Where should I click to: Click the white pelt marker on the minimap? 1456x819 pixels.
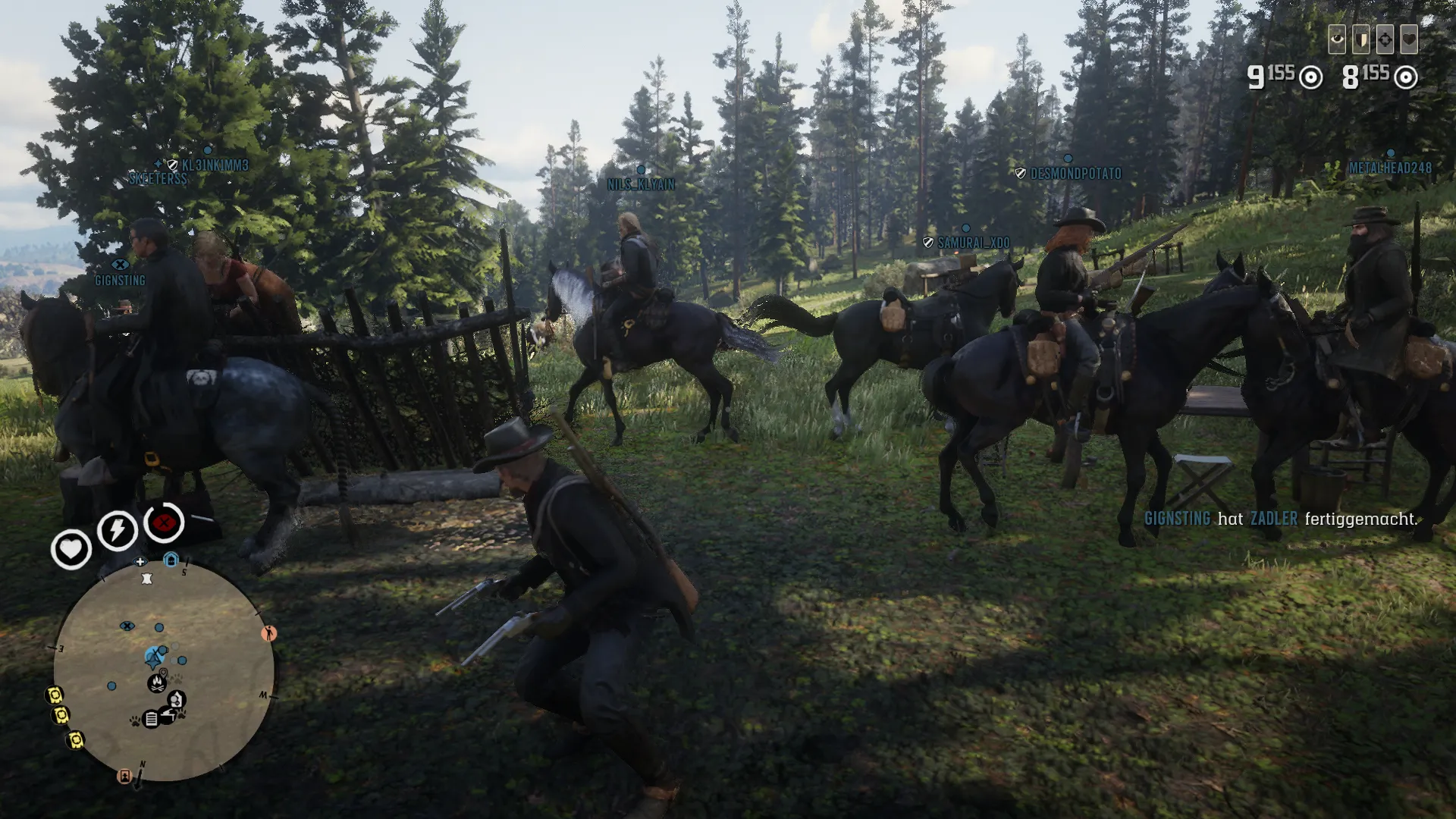[146, 579]
